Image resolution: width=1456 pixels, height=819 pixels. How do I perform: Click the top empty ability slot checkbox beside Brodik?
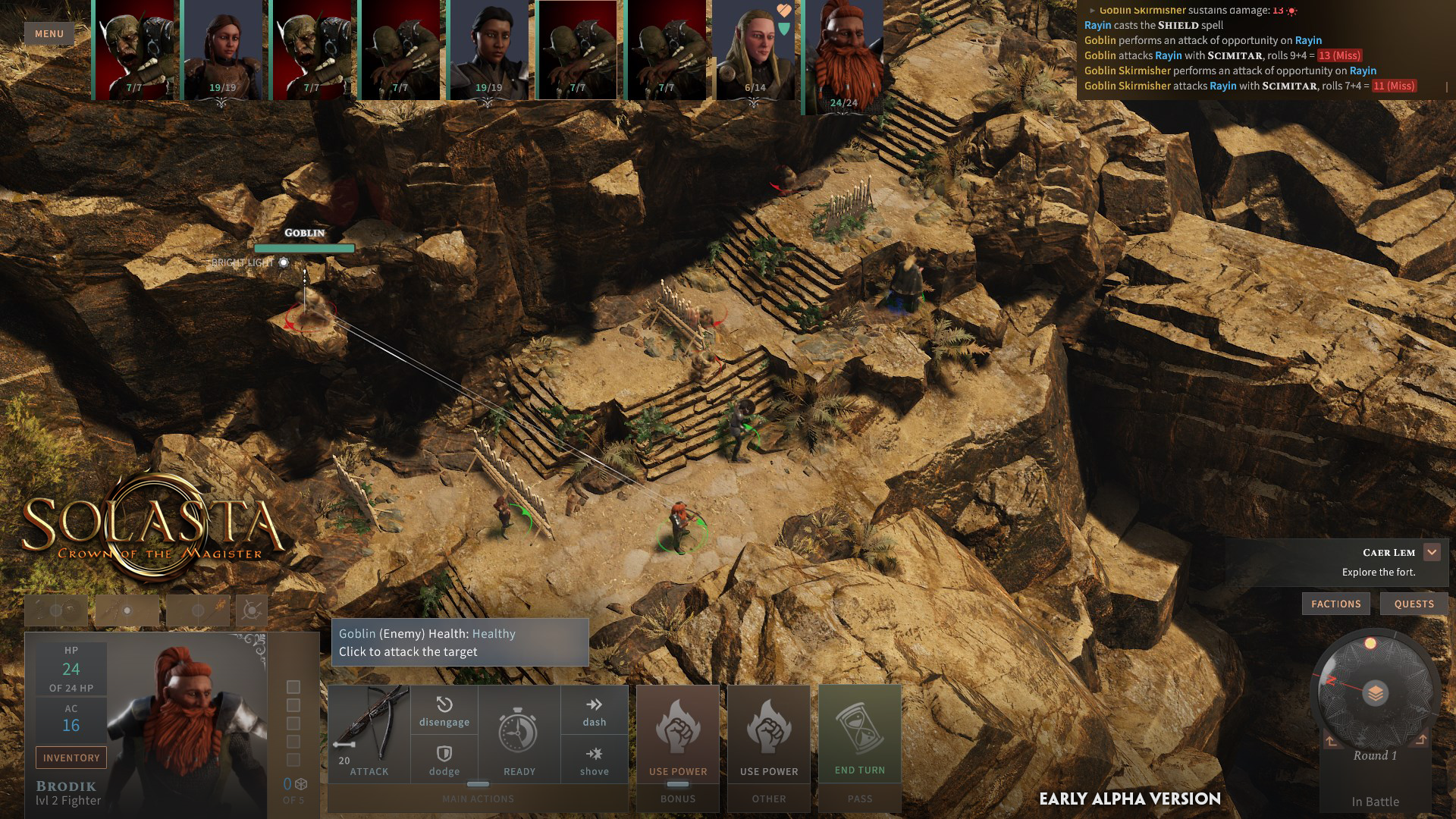pyautogui.click(x=293, y=687)
